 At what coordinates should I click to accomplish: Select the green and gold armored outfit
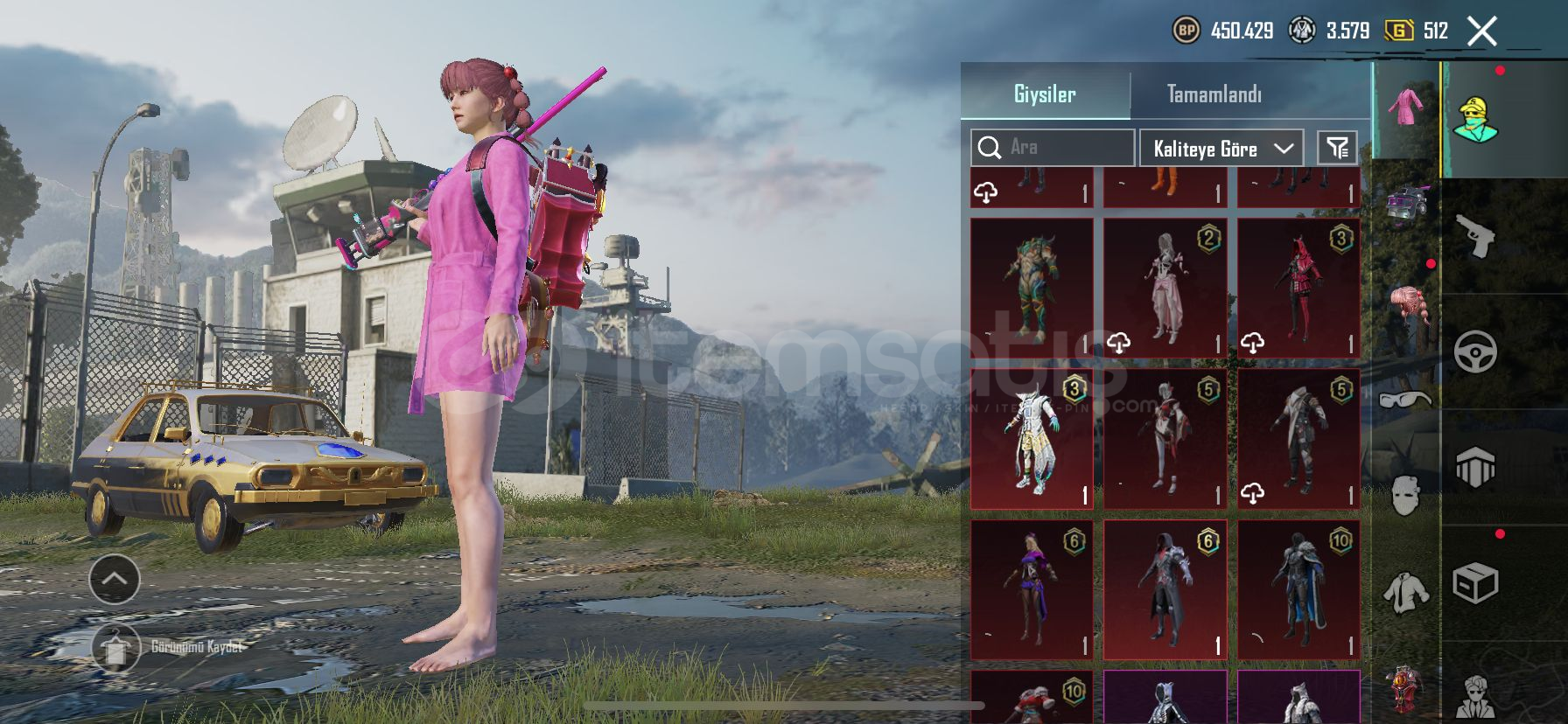click(x=1032, y=287)
